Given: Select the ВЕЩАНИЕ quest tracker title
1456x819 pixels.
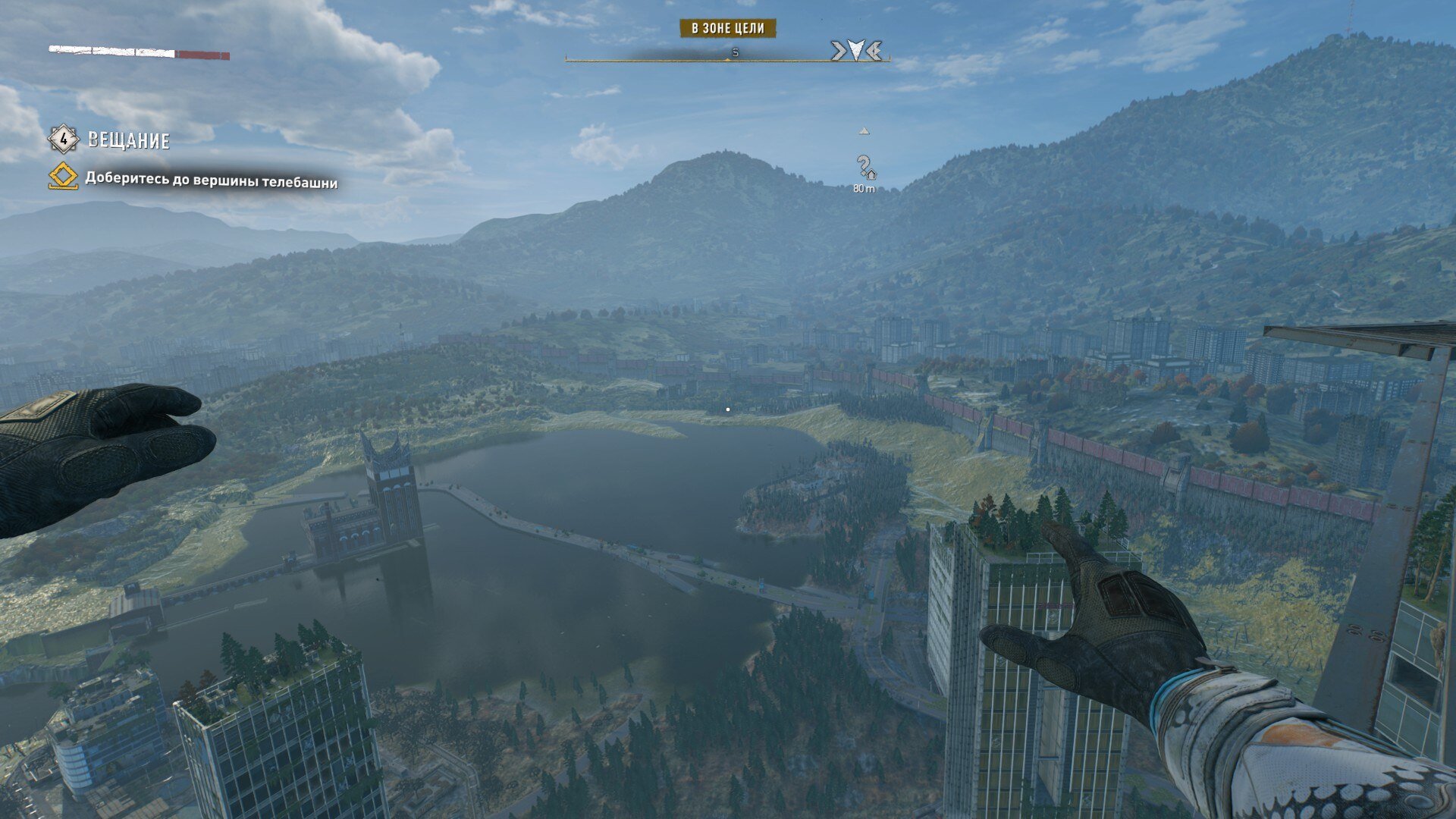Looking at the screenshot, I should pyautogui.click(x=128, y=140).
